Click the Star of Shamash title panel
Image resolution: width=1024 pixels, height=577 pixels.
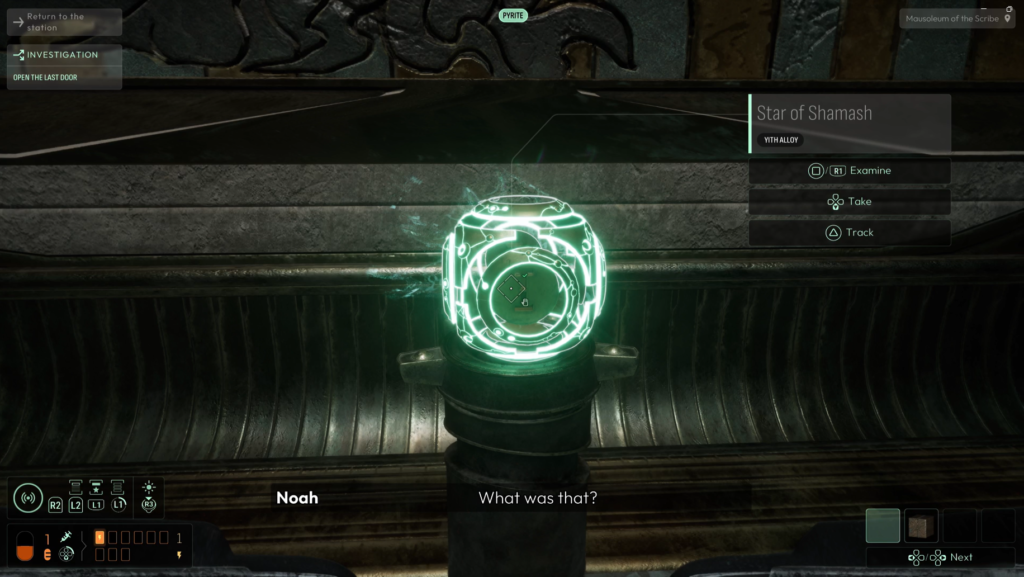849,123
